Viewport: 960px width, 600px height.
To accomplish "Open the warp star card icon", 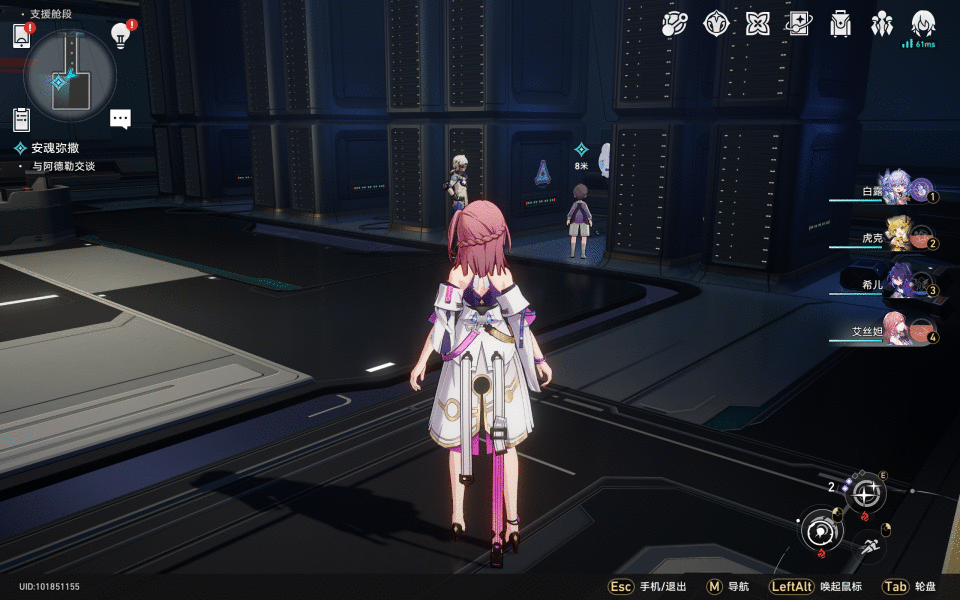I will pos(799,24).
